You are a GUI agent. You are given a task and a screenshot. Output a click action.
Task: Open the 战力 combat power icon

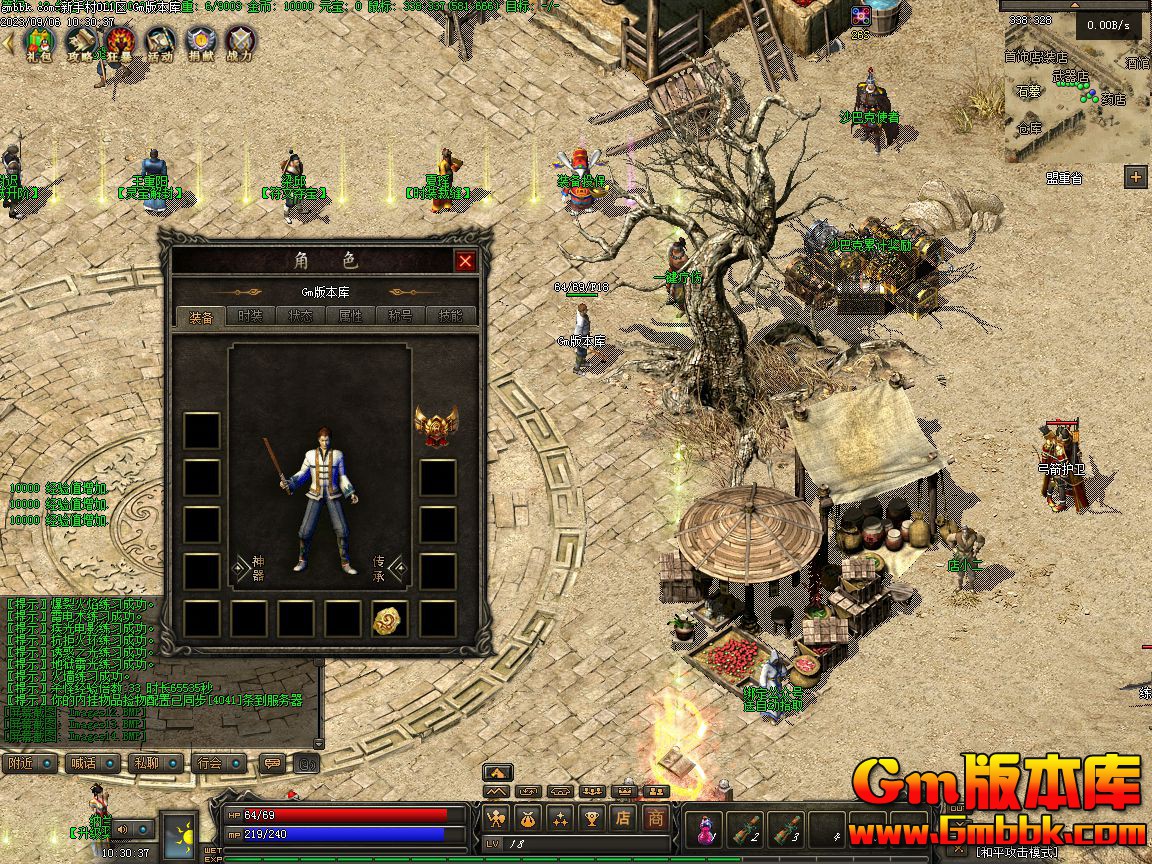click(240, 42)
